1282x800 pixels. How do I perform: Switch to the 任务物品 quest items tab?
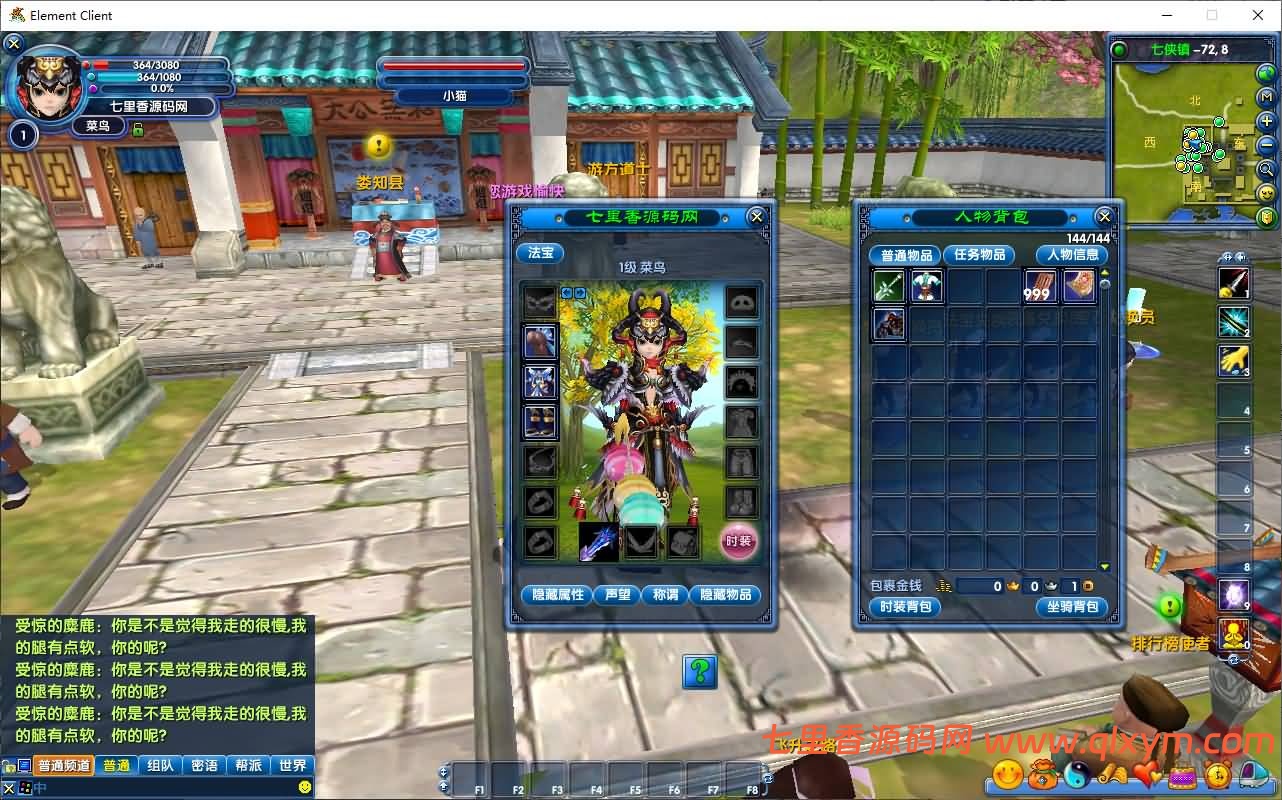click(978, 255)
